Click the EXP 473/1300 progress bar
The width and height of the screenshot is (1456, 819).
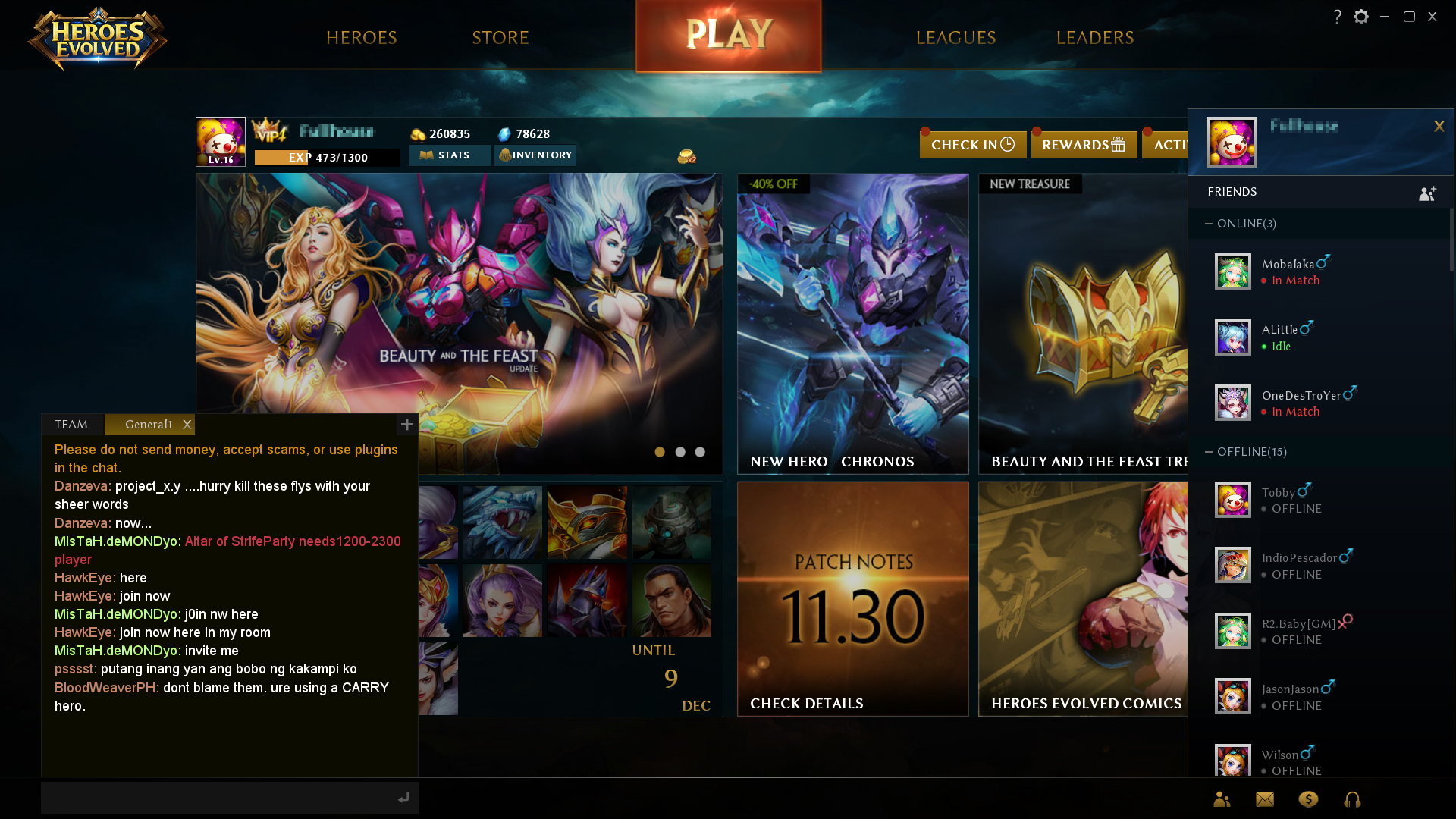pos(327,157)
